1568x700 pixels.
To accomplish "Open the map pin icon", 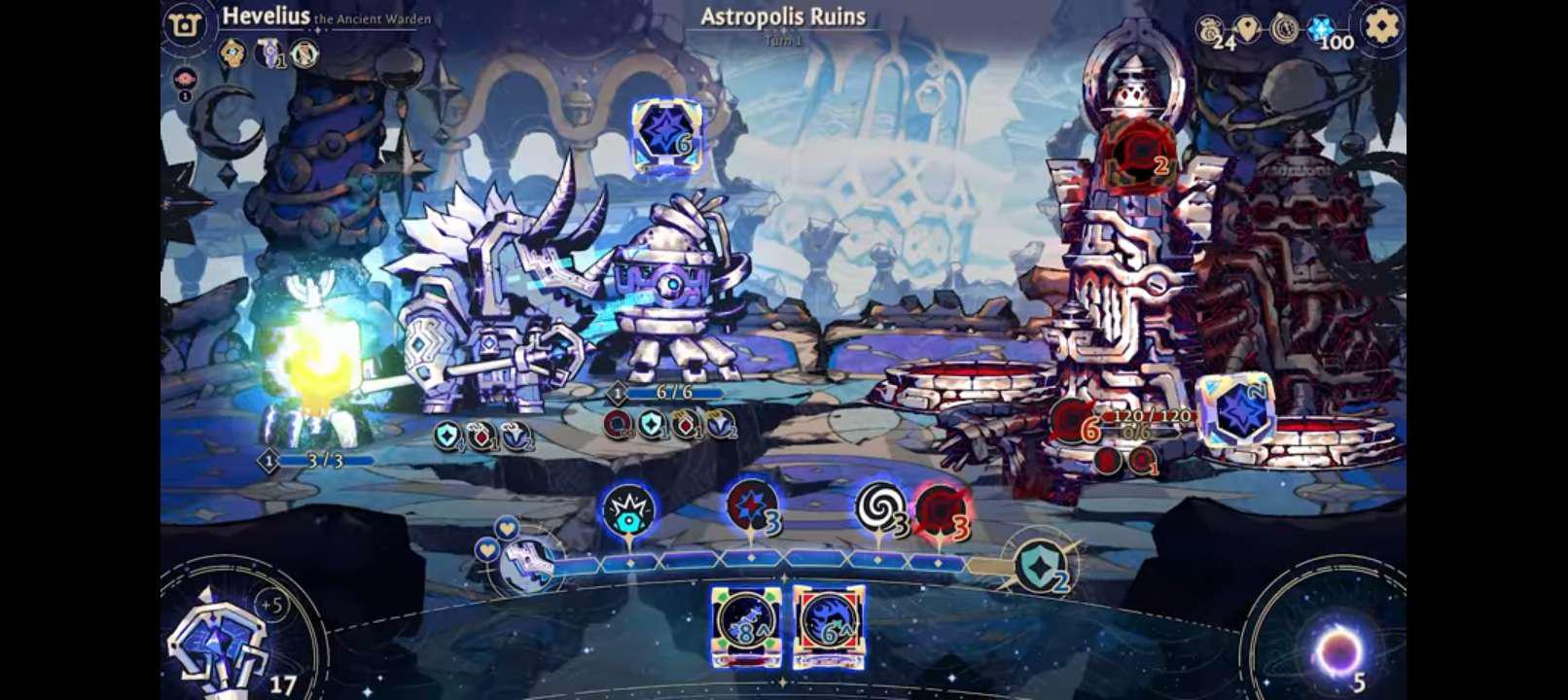I will click(1248, 29).
